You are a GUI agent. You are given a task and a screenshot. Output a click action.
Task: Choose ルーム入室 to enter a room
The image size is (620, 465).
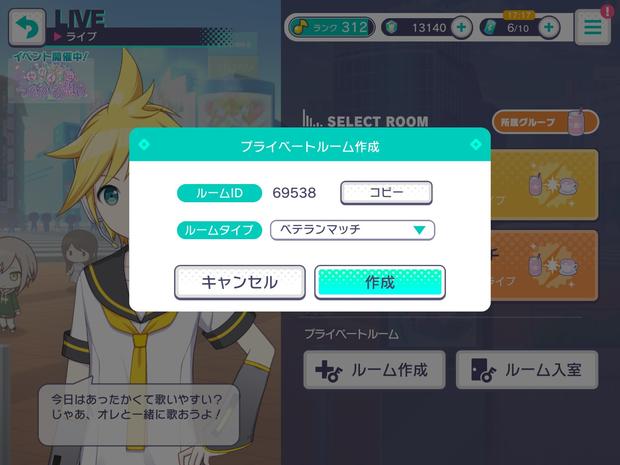(527, 370)
